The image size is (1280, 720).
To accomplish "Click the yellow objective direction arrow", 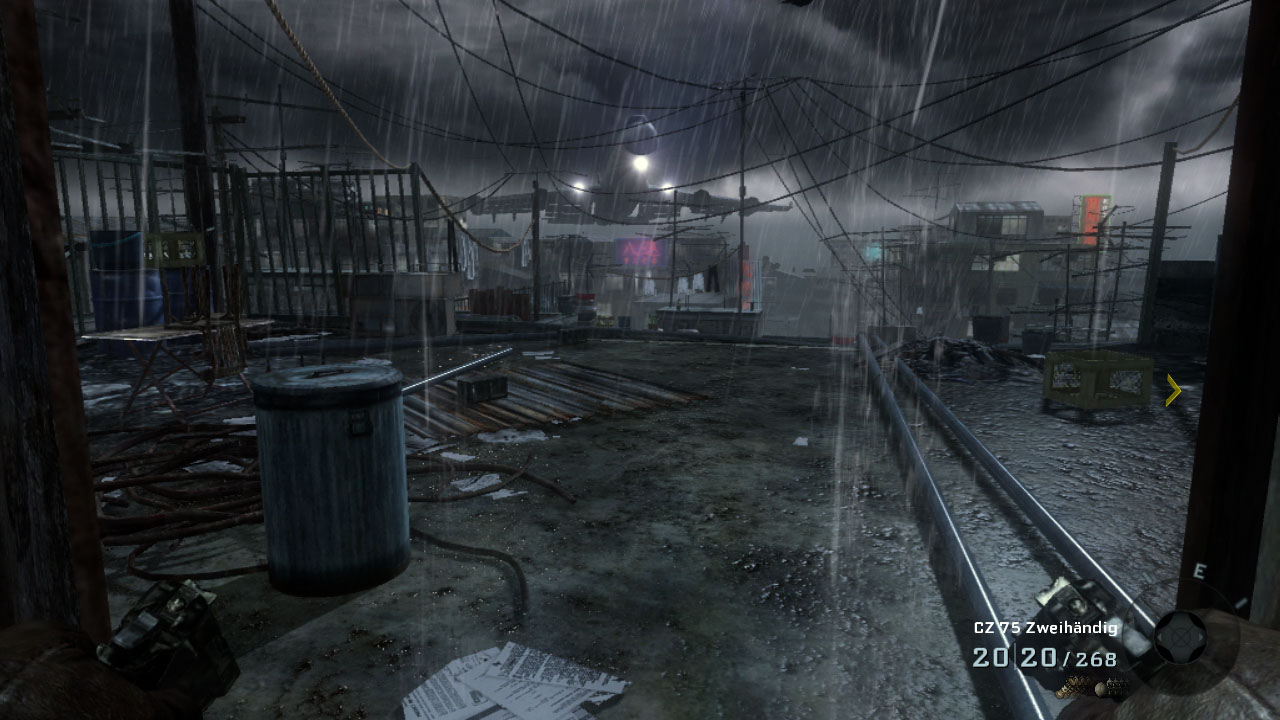I will [1174, 391].
